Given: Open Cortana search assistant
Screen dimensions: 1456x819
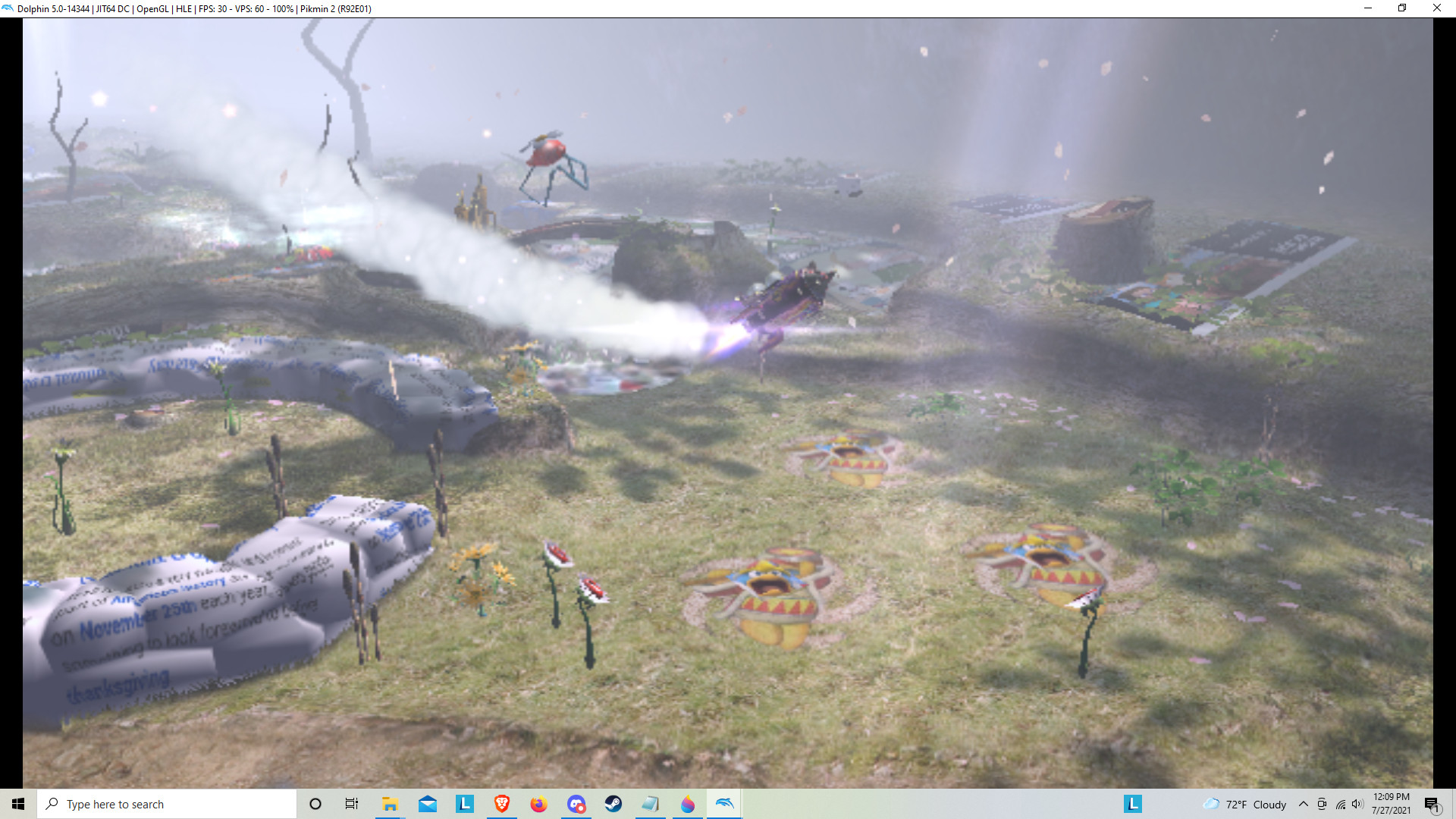Looking at the screenshot, I should pyautogui.click(x=315, y=804).
